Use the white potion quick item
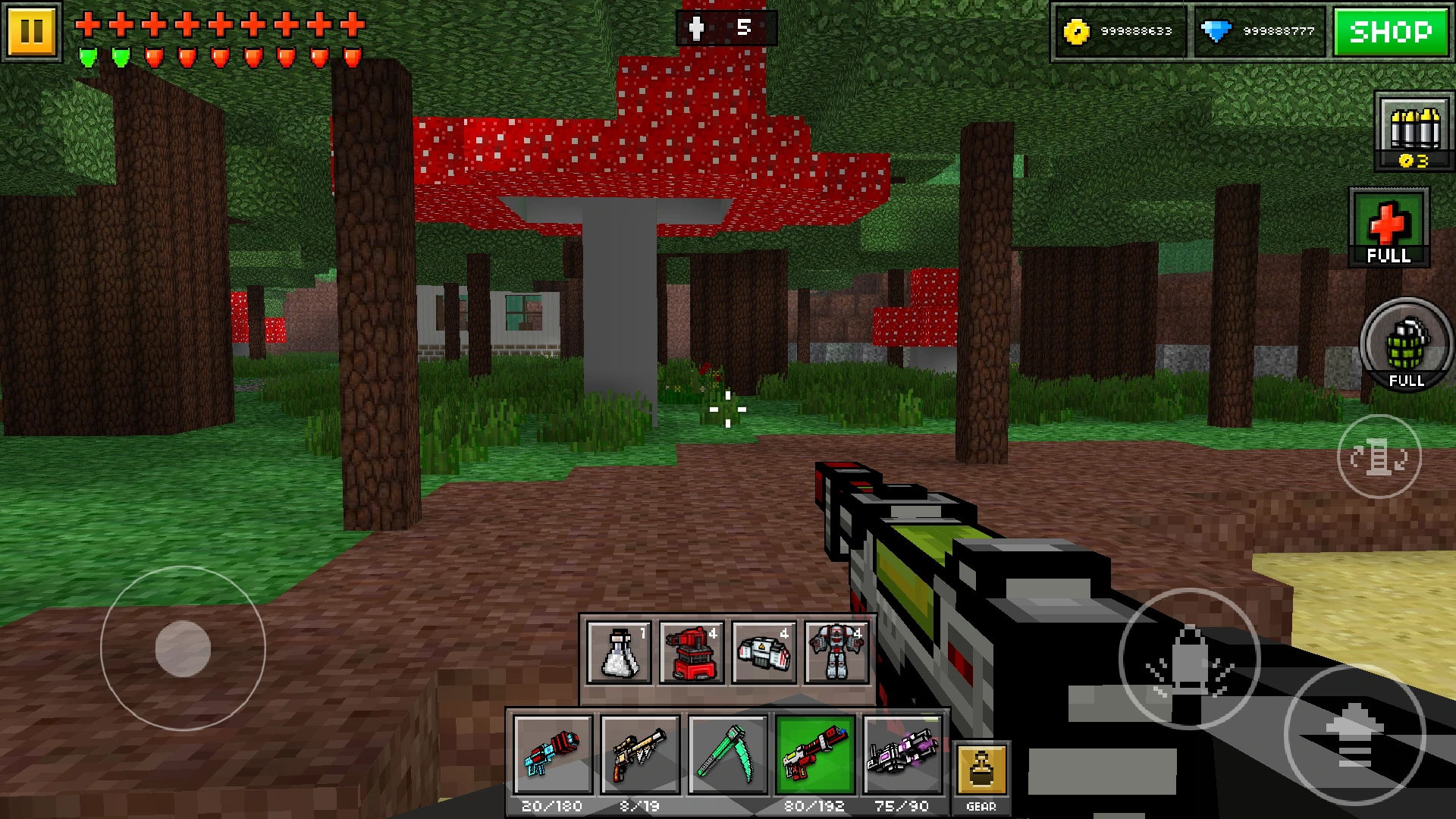 (x=617, y=654)
